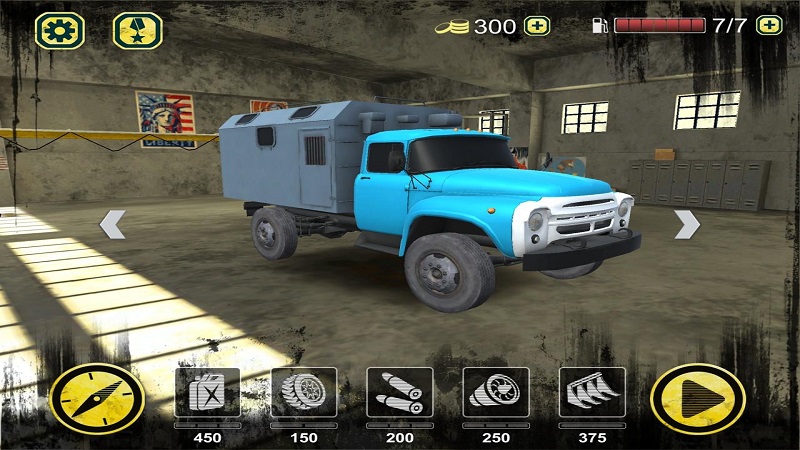Screen dimensions: 800x450
Task: Switch to the next vehicle
Action: [686, 225]
